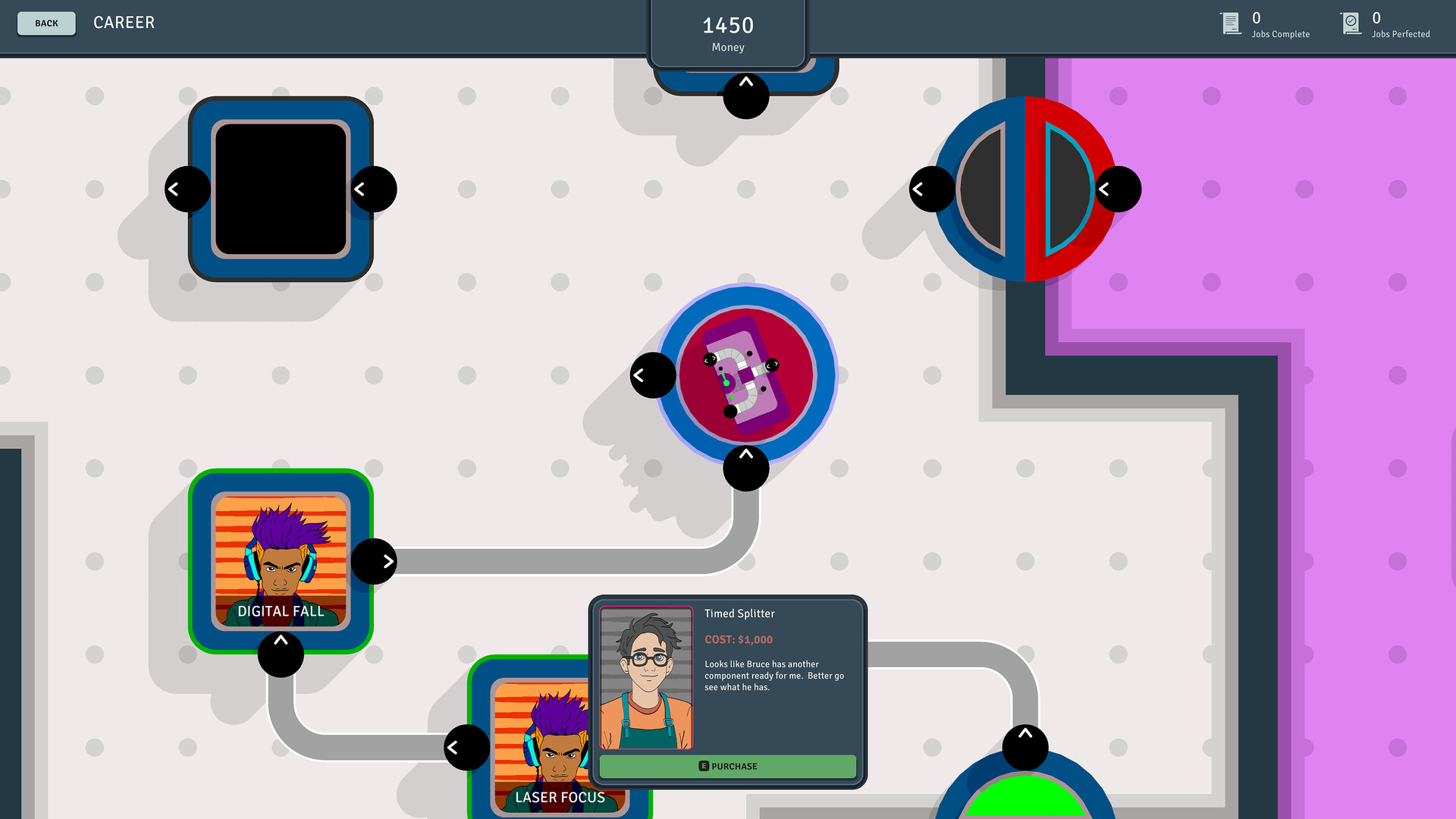The width and height of the screenshot is (1456, 819).
Task: Open the CAREER screen header
Action: [124, 23]
